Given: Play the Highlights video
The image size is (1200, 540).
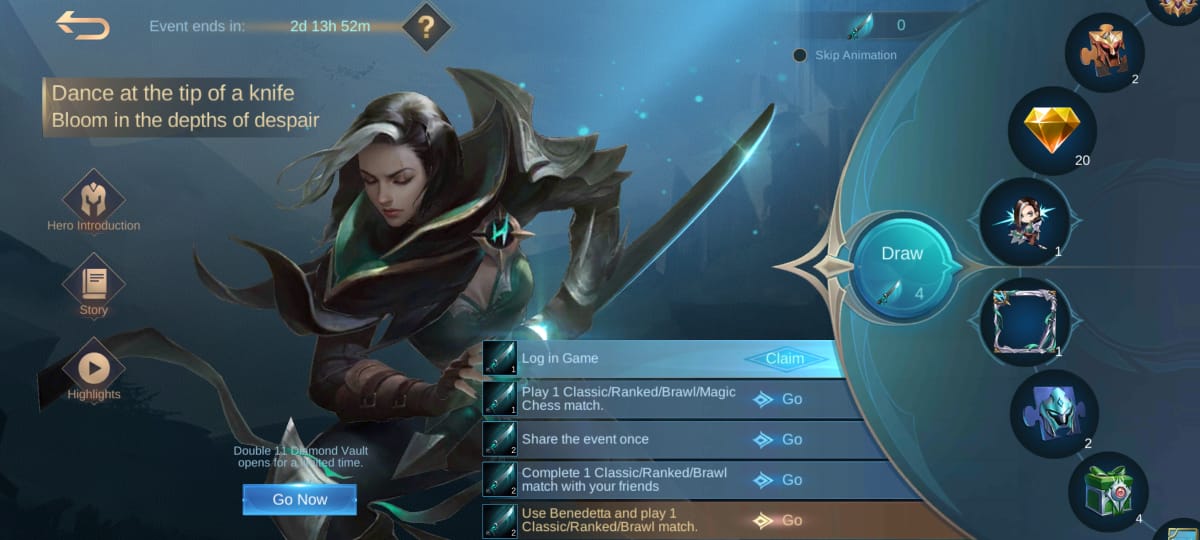Looking at the screenshot, I should 93,369.
